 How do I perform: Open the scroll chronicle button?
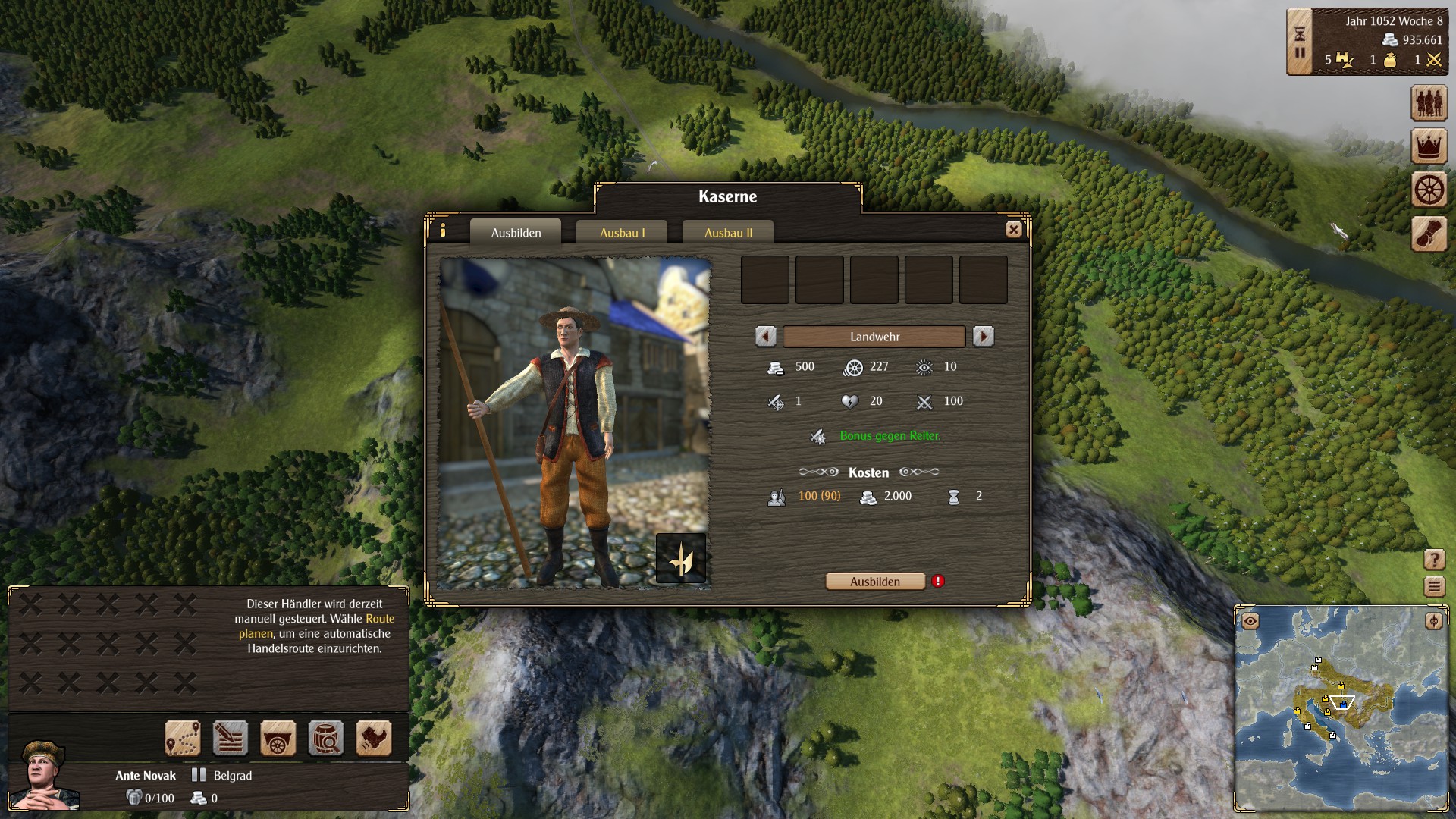click(x=1429, y=234)
